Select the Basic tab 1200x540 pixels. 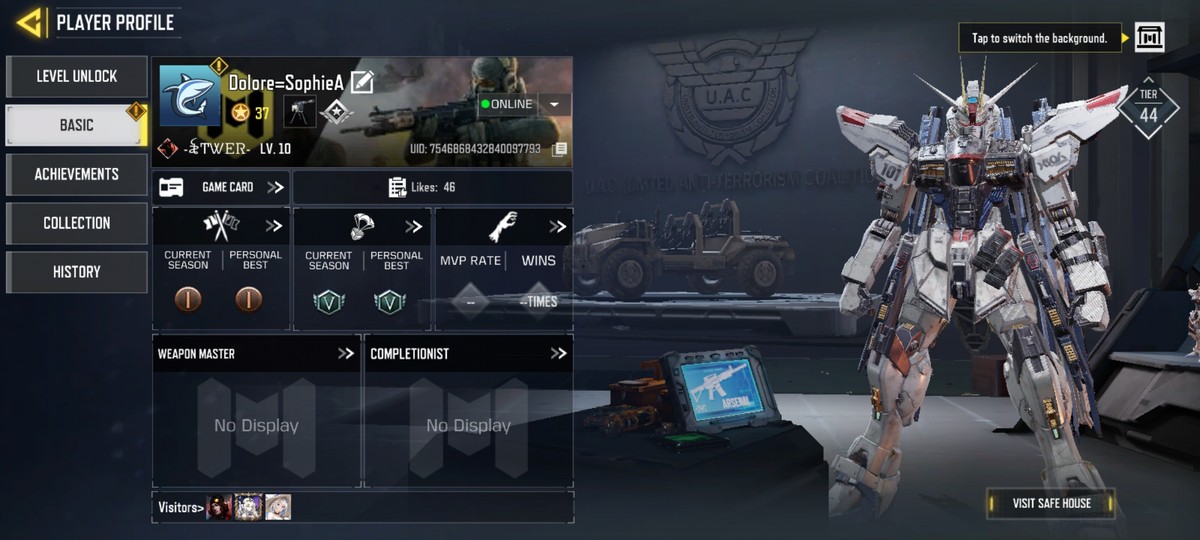(x=76, y=125)
